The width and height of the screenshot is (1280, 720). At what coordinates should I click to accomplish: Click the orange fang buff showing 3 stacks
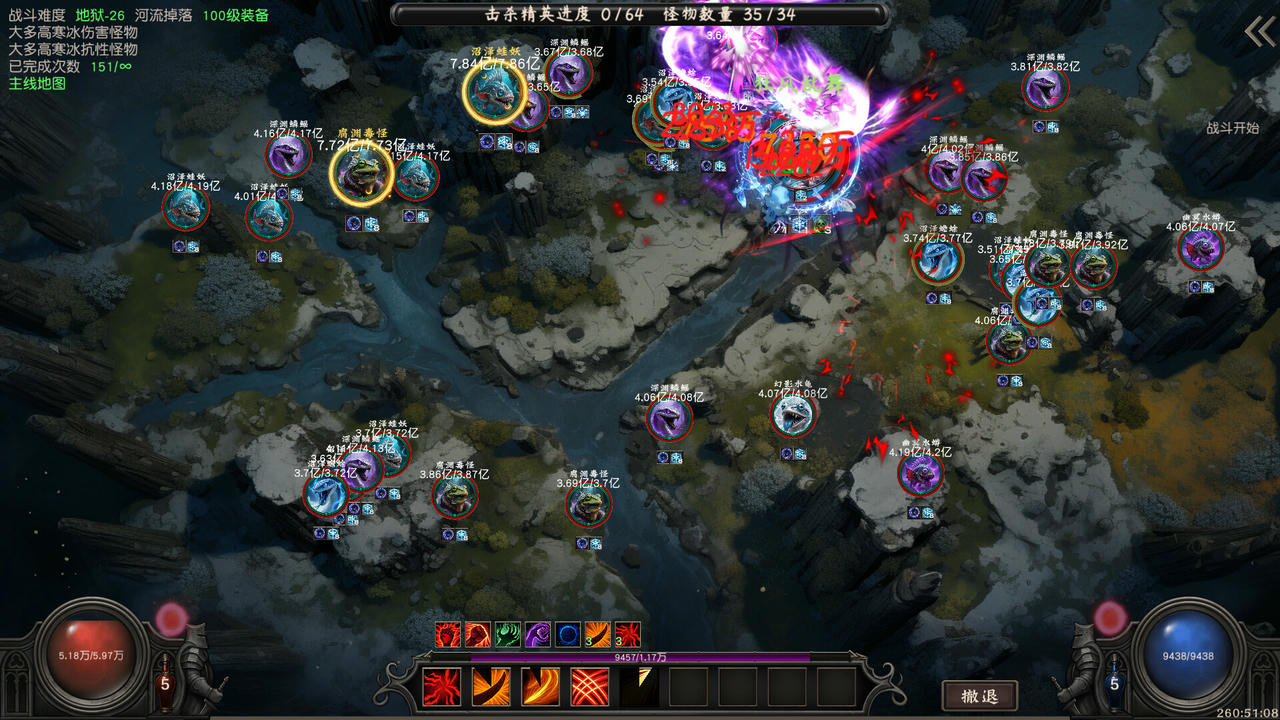596,633
